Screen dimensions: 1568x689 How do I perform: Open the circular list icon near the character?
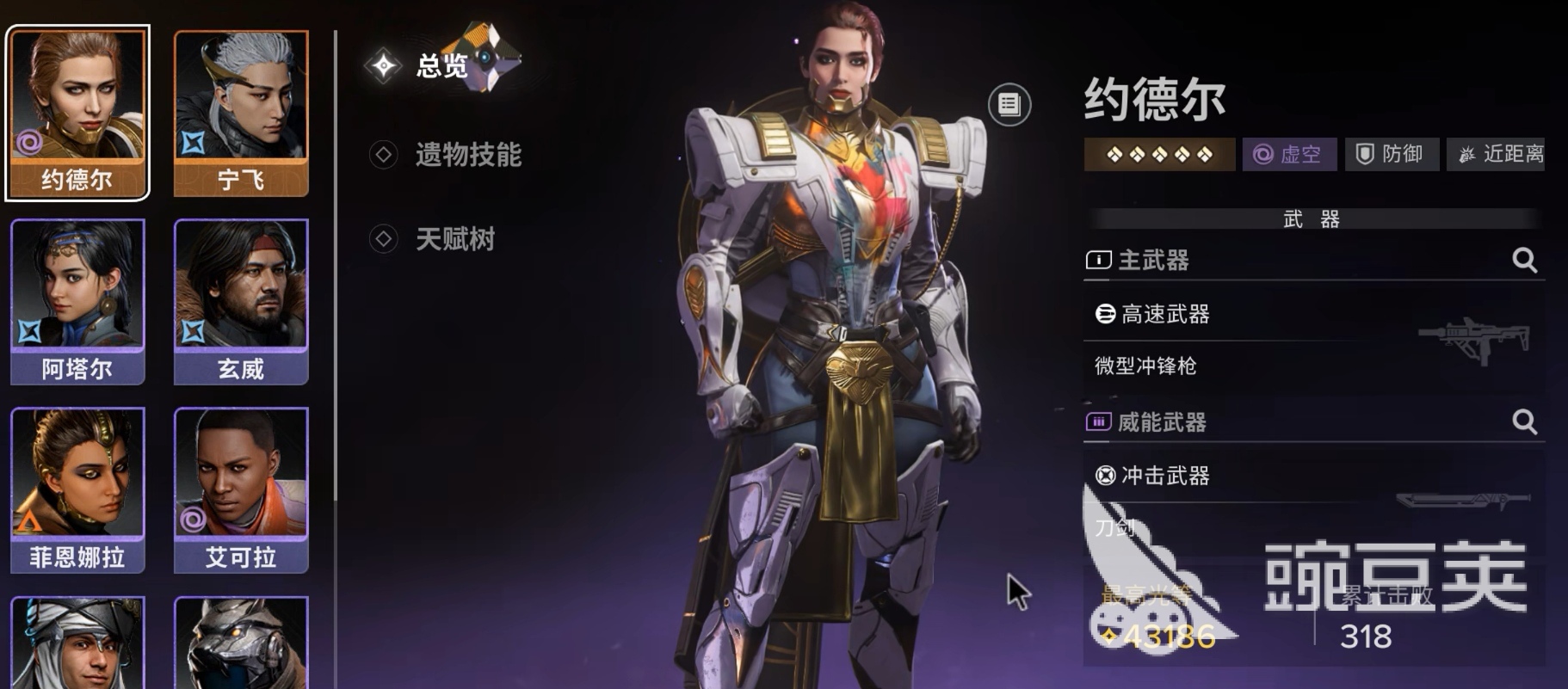pyautogui.click(x=1009, y=103)
